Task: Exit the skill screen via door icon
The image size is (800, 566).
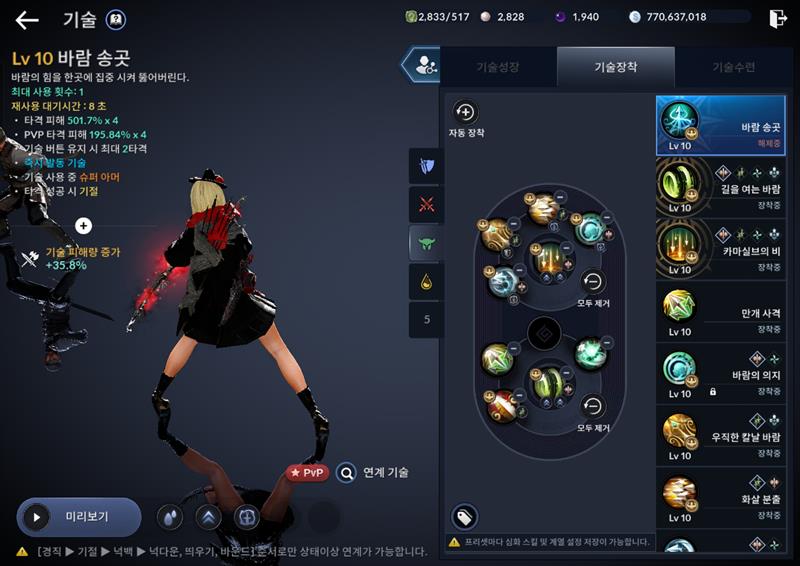Action: (x=777, y=18)
